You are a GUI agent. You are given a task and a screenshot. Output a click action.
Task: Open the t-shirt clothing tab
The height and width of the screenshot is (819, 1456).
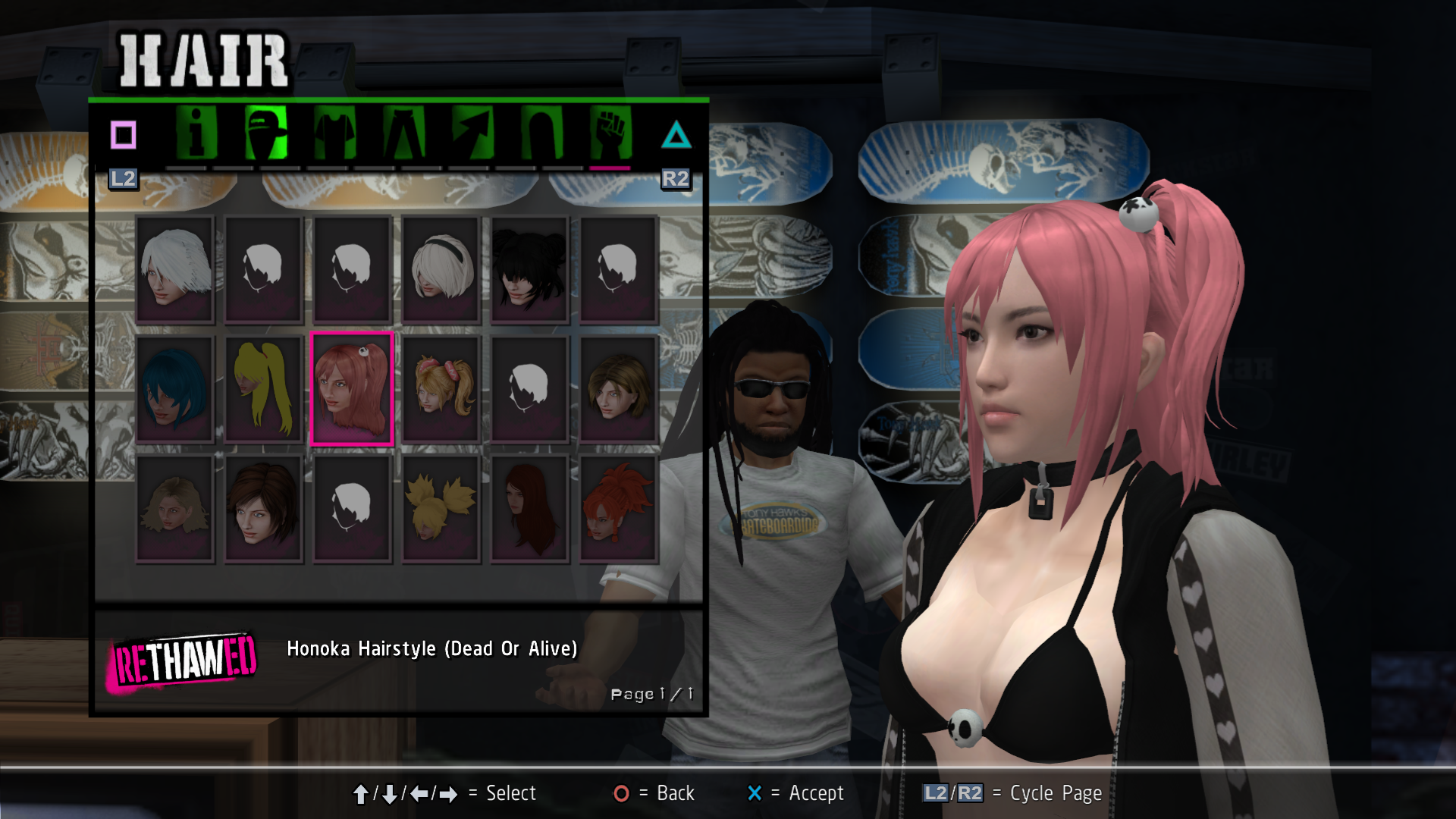click(334, 133)
